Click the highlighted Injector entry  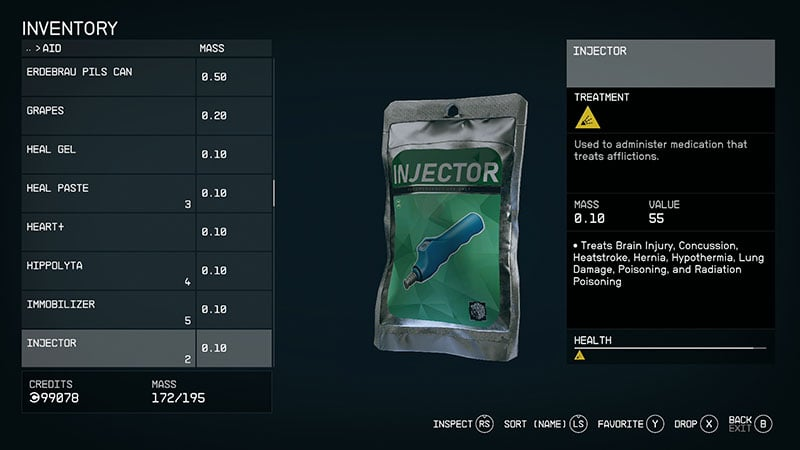[110, 348]
